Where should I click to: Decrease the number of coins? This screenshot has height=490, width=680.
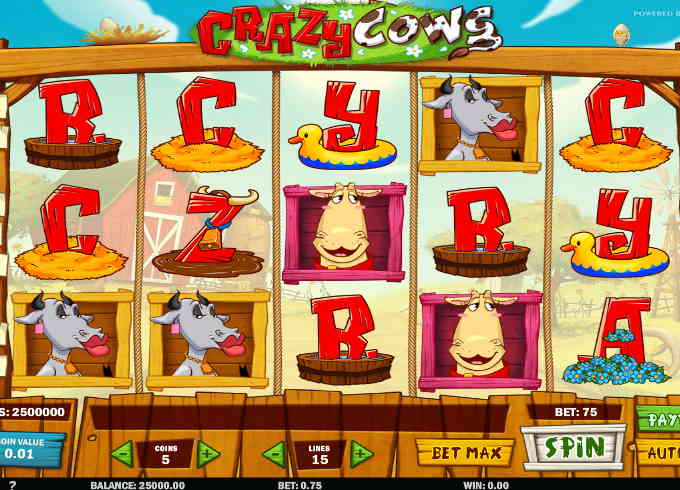122,453
